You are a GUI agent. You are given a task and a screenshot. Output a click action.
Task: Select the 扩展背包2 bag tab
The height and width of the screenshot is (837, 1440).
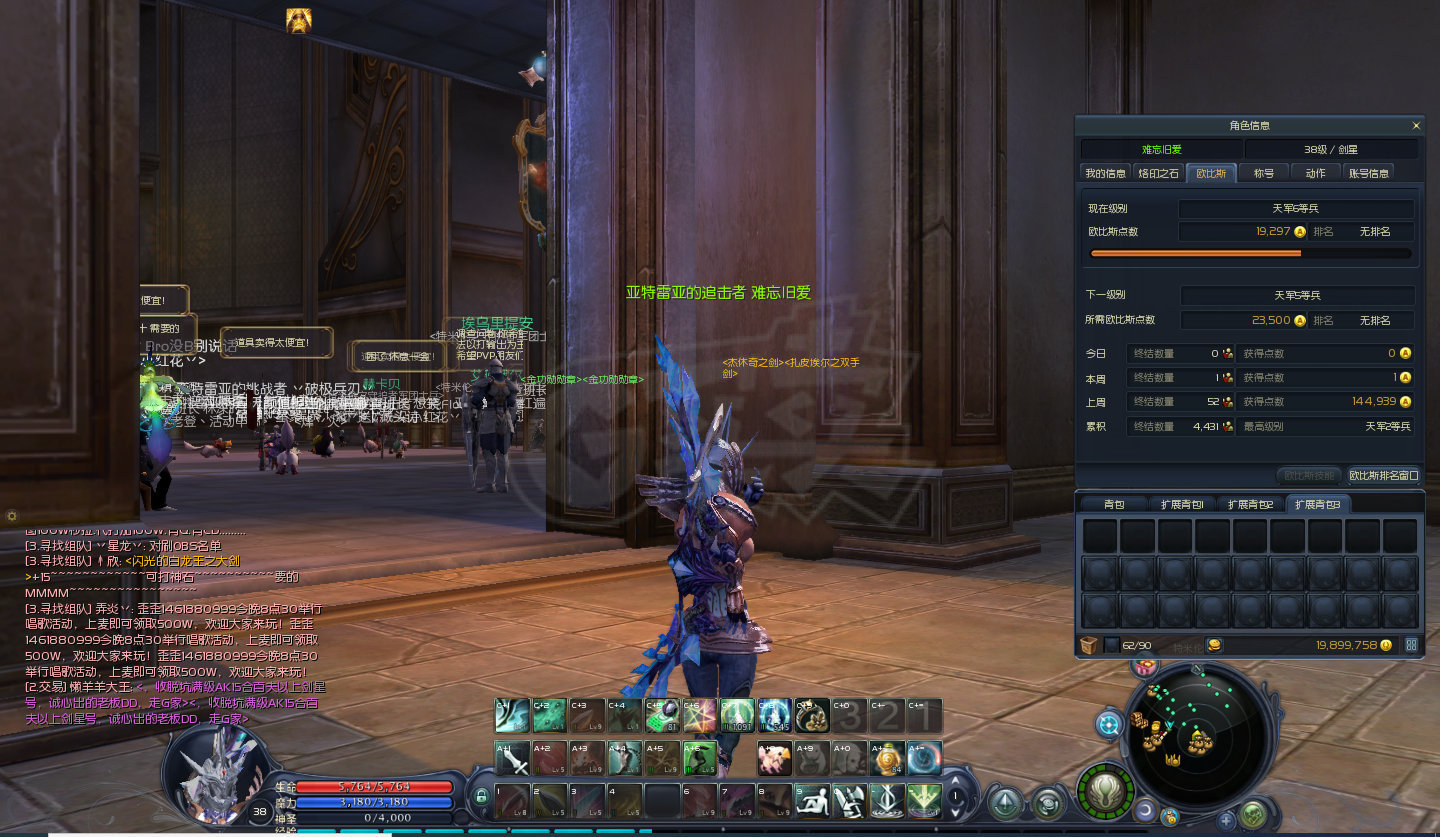tap(1251, 504)
